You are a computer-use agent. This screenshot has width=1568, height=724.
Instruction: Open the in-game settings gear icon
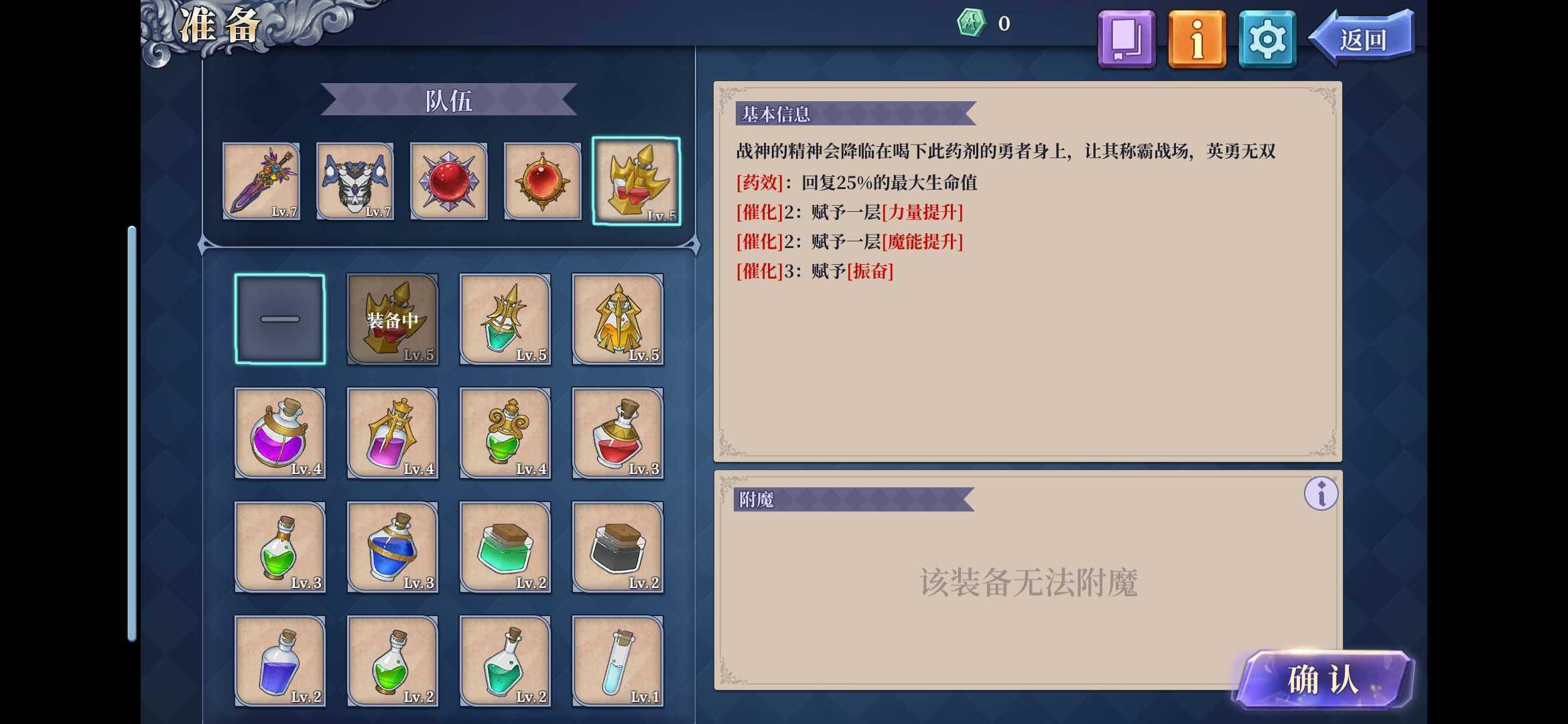[x=1266, y=39]
